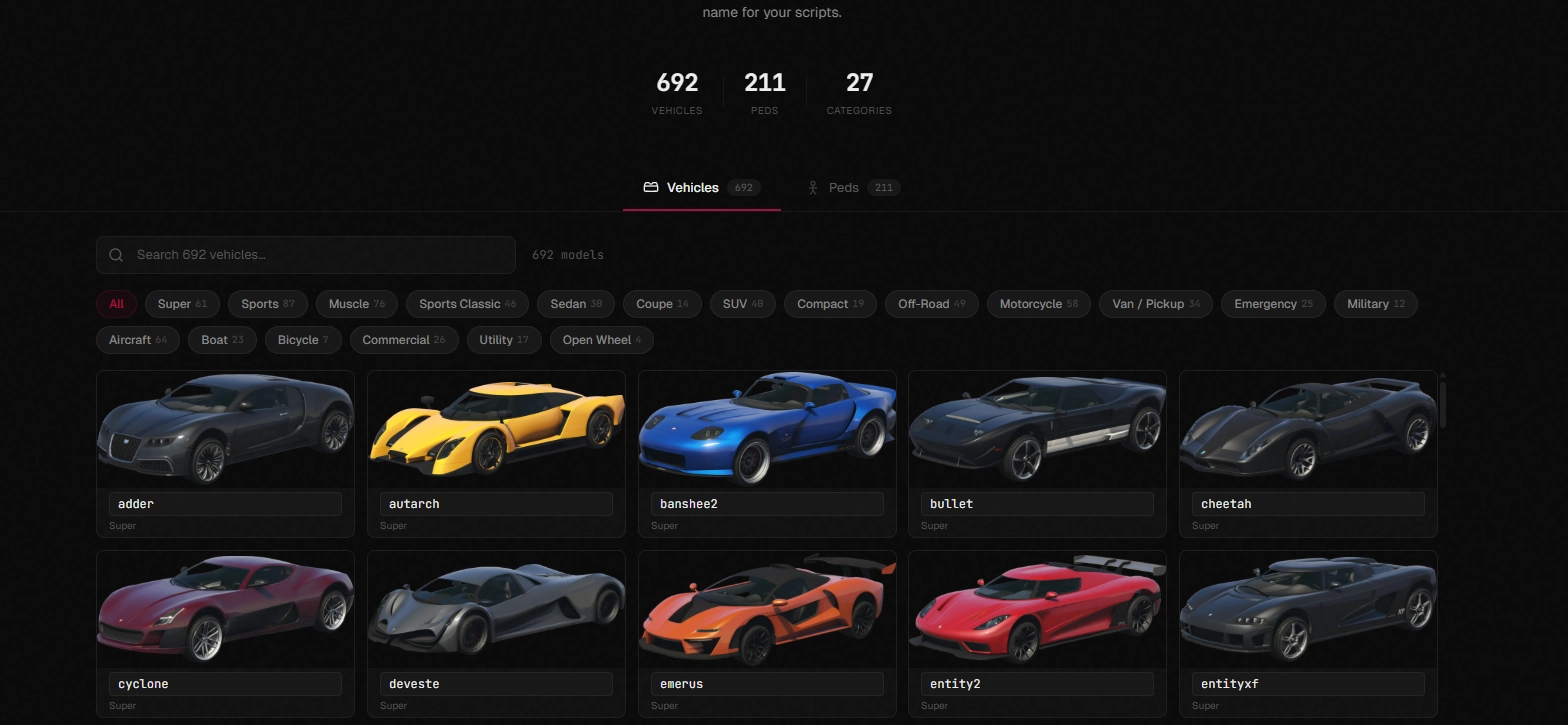Click the search 692 vehicles input box
This screenshot has height=725, width=1568.
click(305, 254)
